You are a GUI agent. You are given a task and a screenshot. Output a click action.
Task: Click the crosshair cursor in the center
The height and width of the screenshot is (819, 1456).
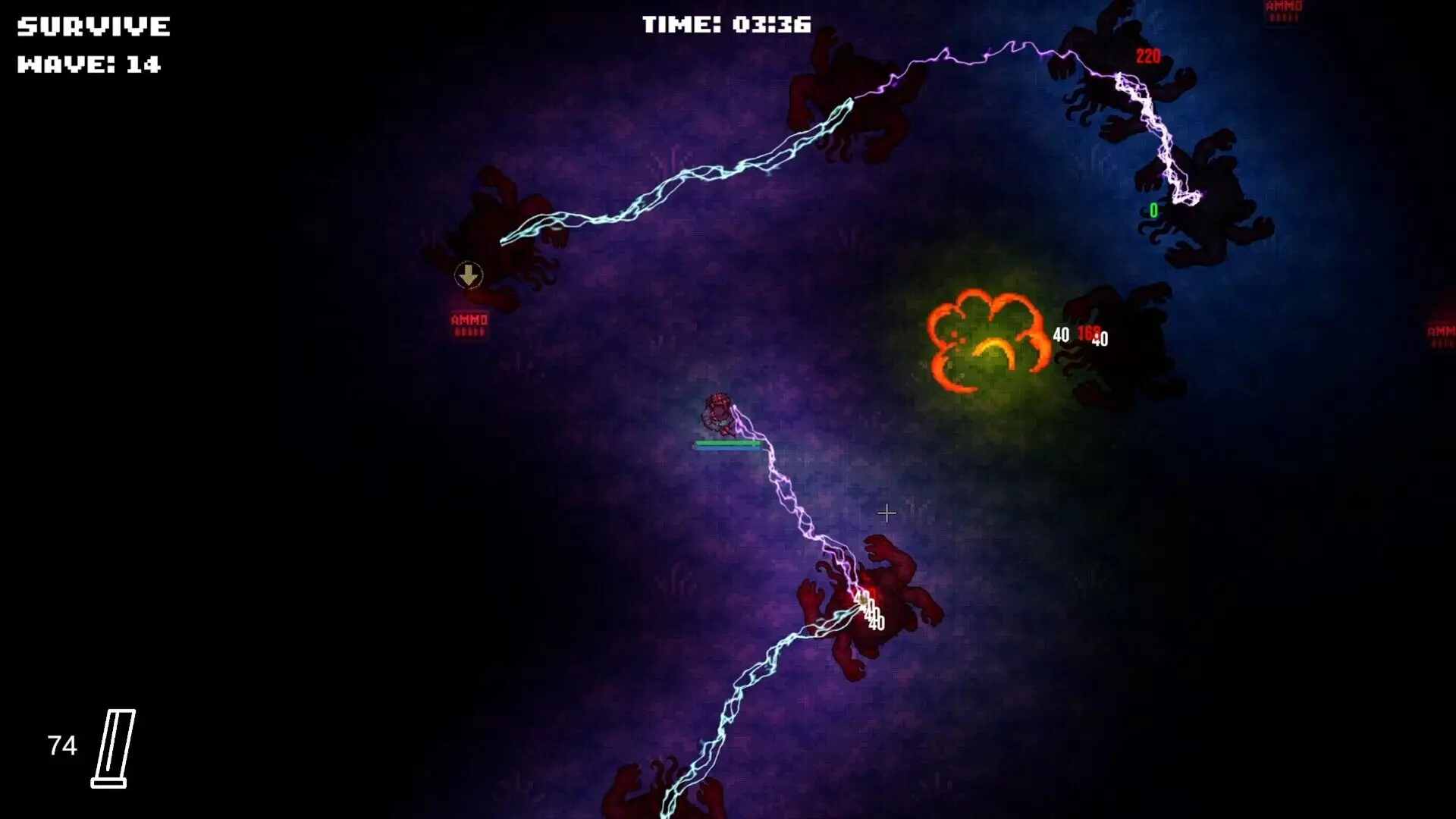coord(886,513)
